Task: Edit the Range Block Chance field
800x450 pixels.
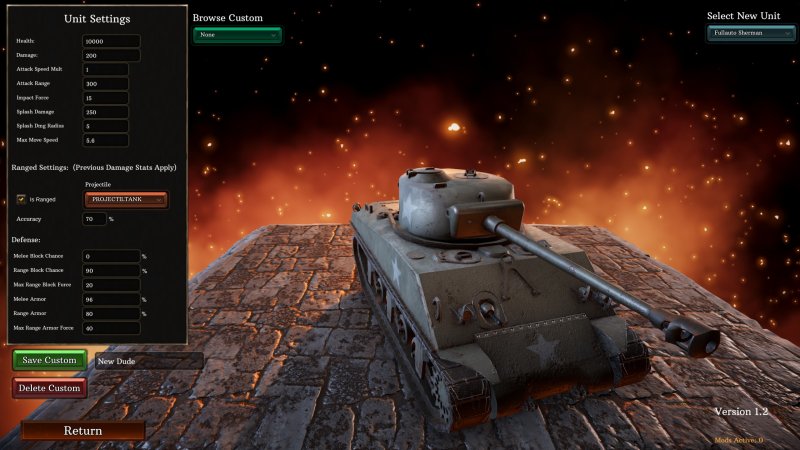Action: (111, 270)
